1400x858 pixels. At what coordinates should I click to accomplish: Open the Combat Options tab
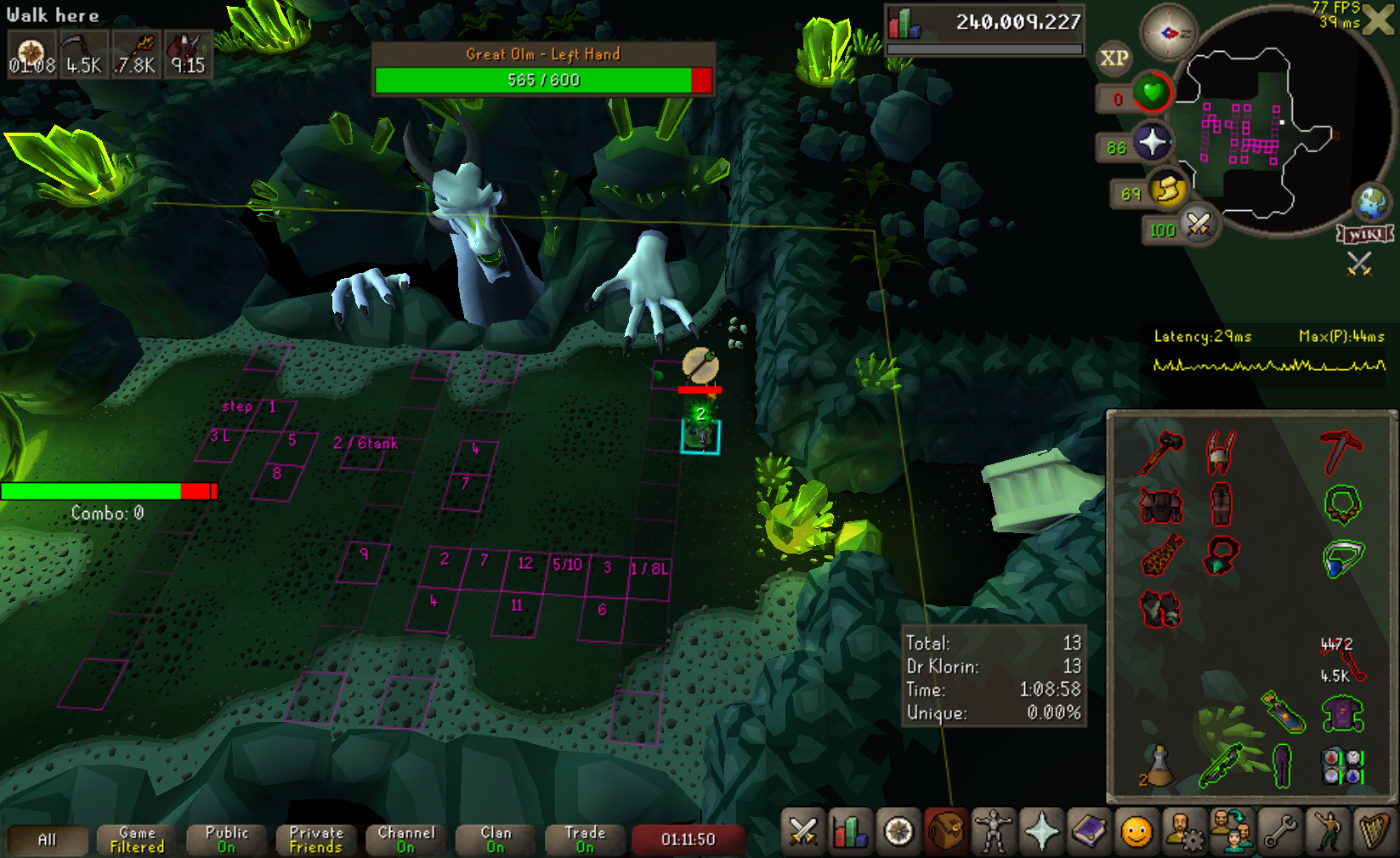click(x=802, y=832)
